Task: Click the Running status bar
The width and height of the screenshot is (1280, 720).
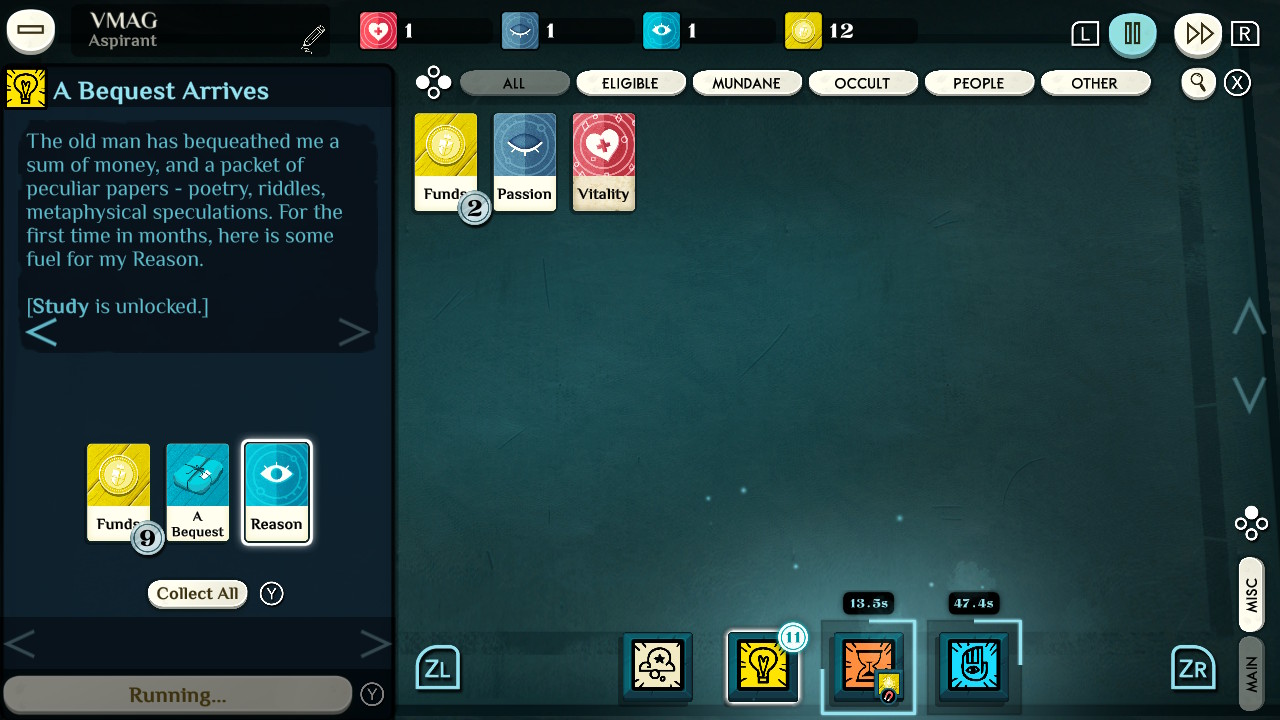Action: tap(177, 691)
